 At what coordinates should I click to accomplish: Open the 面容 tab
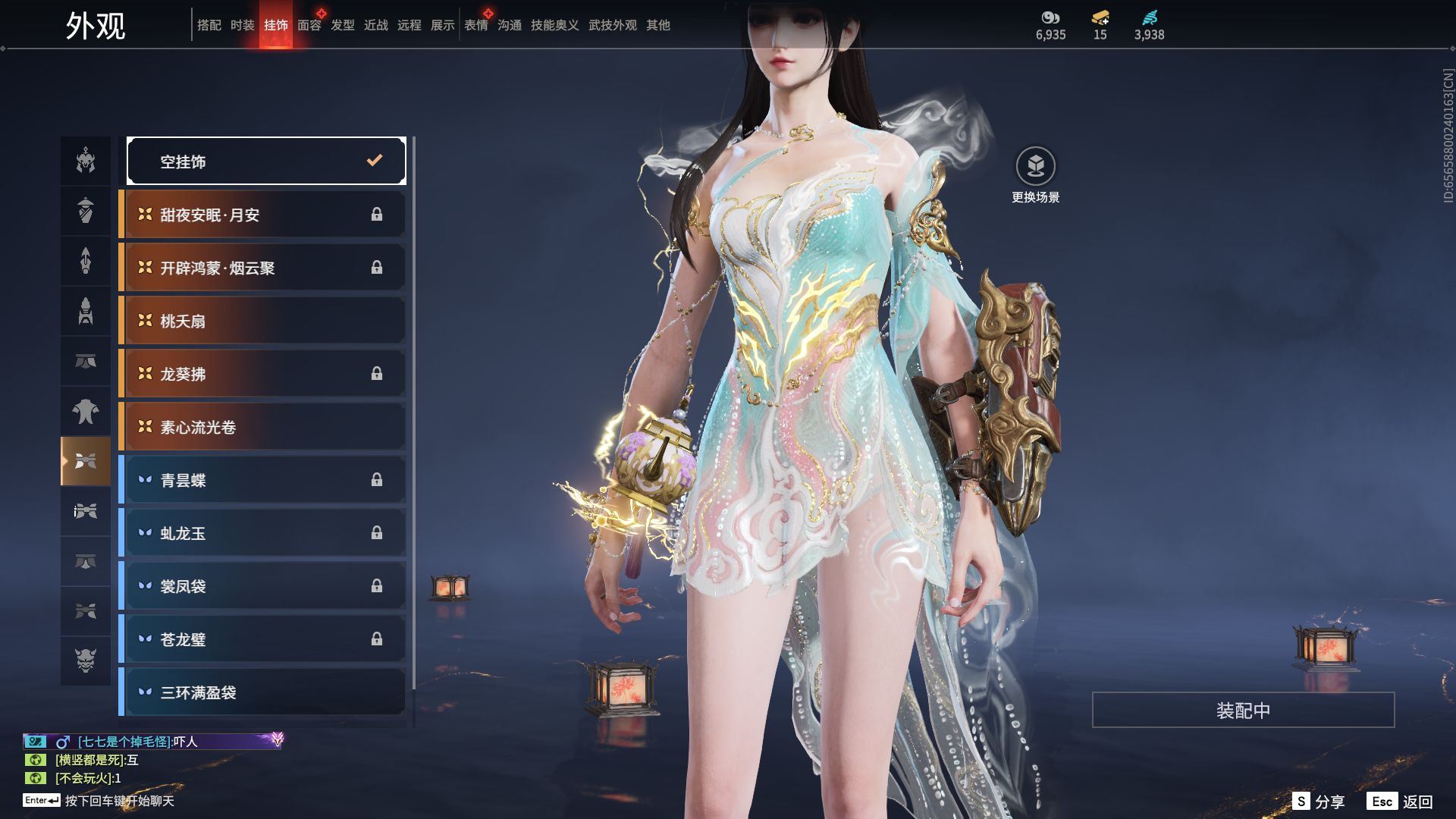[309, 25]
